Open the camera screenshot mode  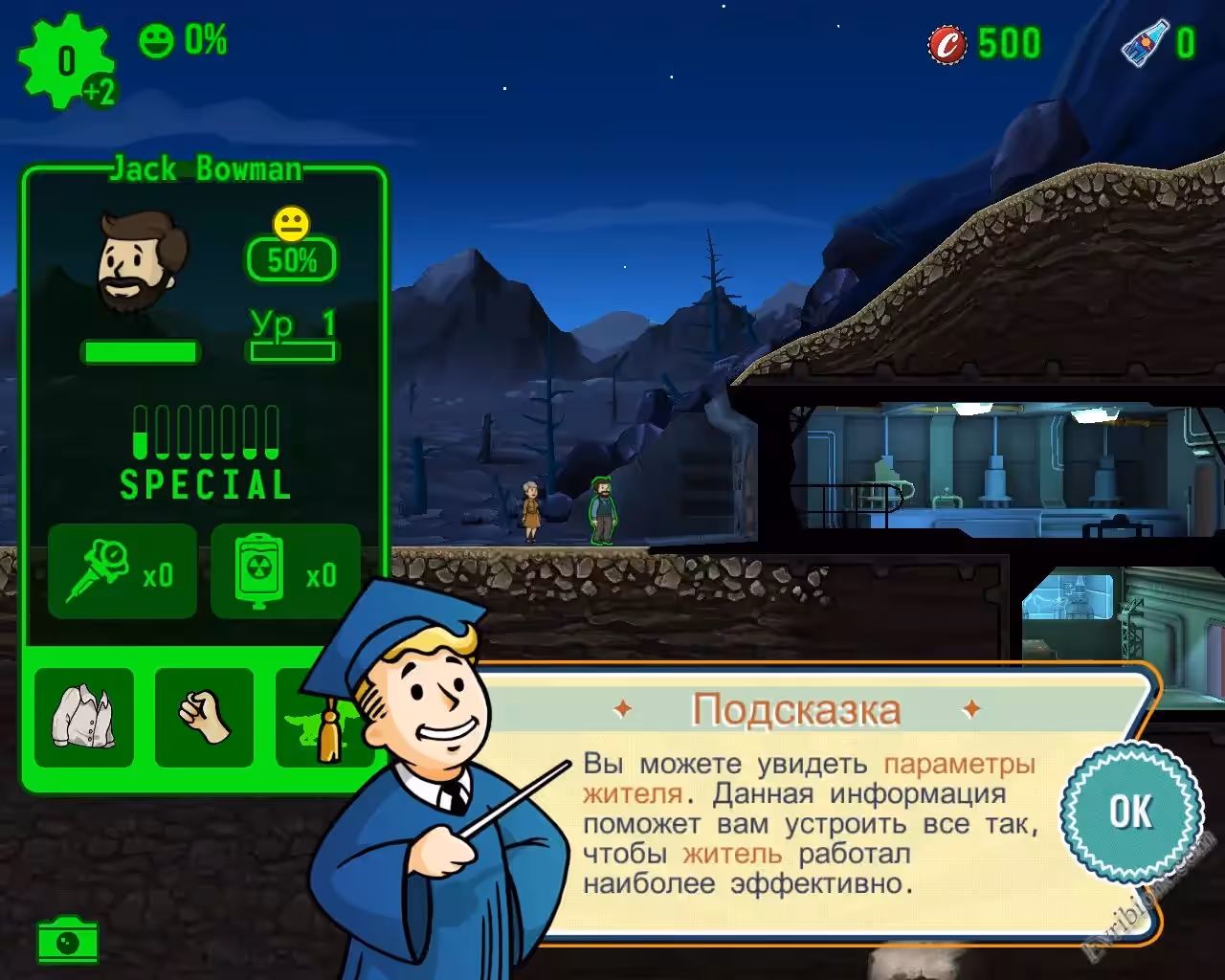(68, 941)
